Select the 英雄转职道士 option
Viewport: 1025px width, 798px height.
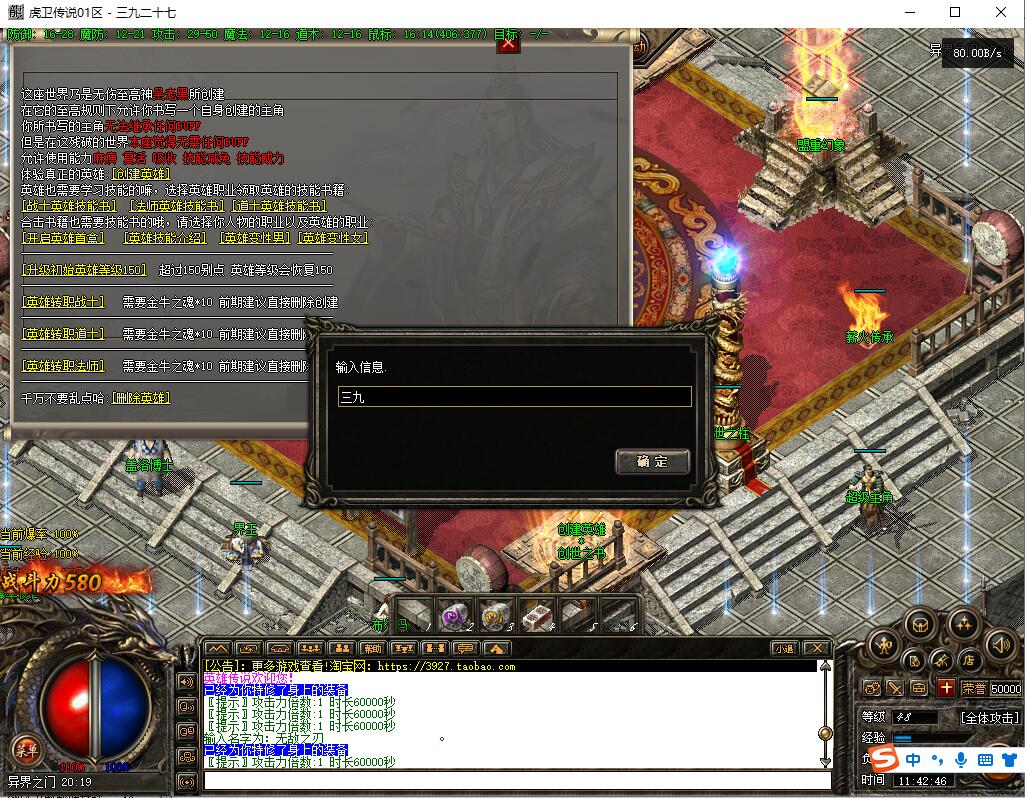[x=63, y=334]
